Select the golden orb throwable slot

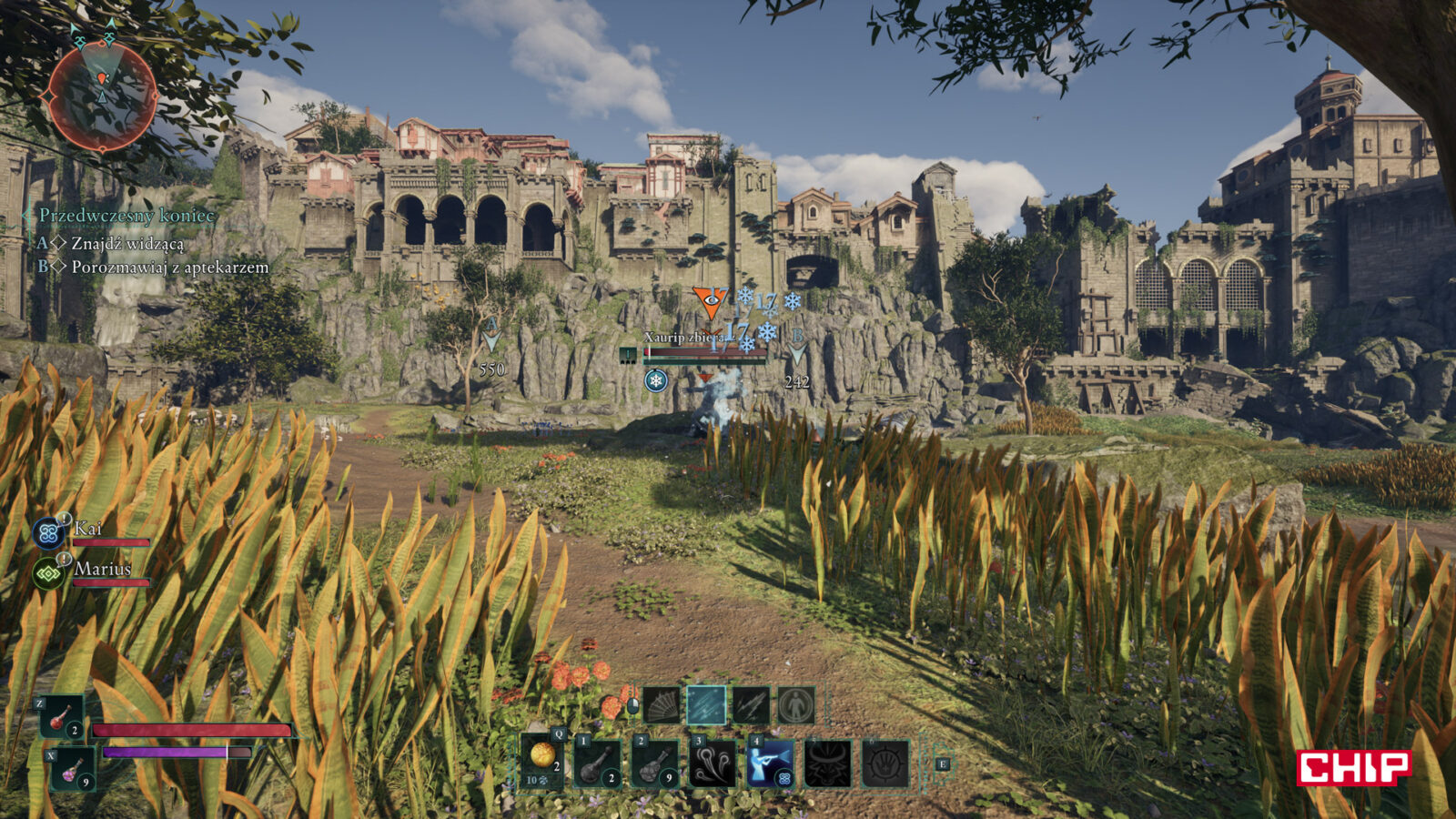tap(543, 761)
